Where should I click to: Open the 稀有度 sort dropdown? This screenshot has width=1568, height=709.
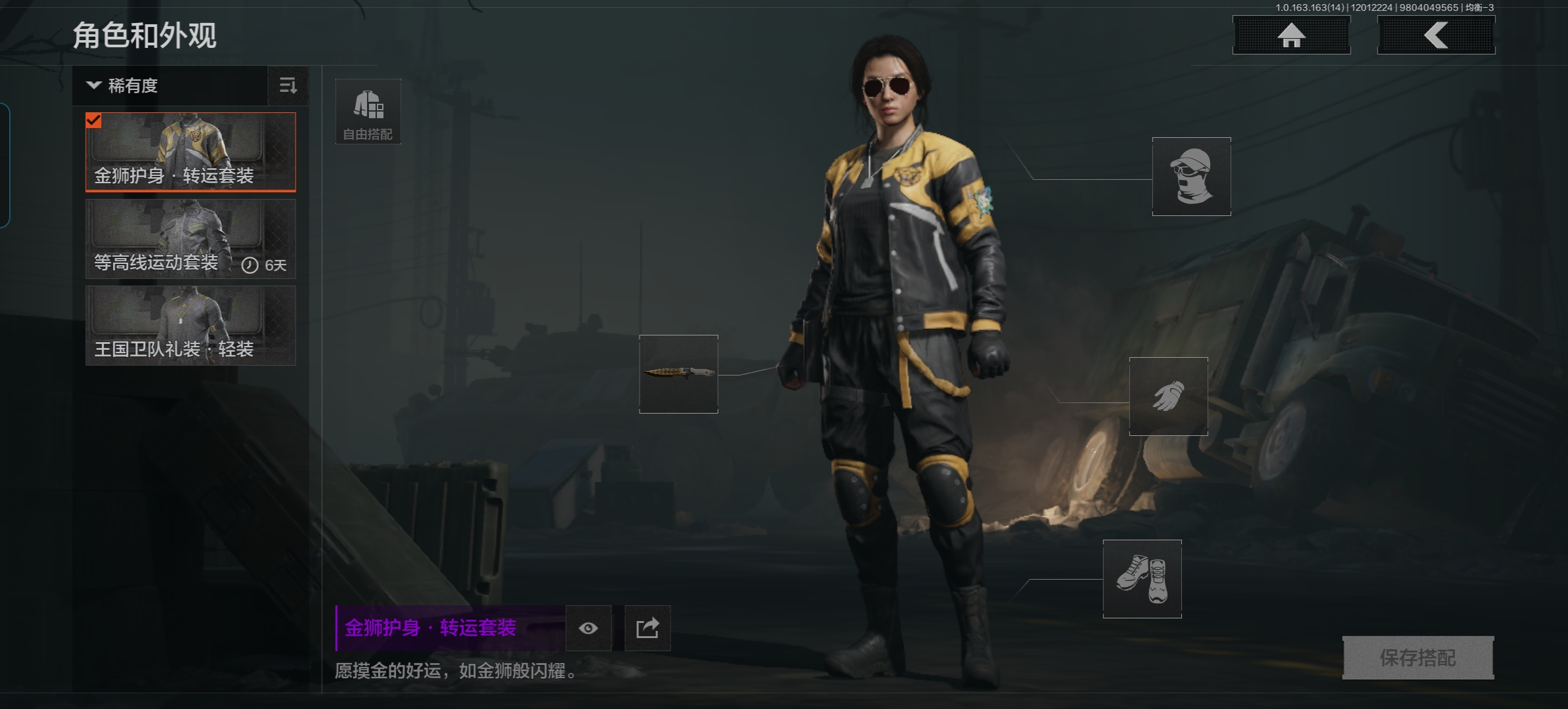point(169,85)
